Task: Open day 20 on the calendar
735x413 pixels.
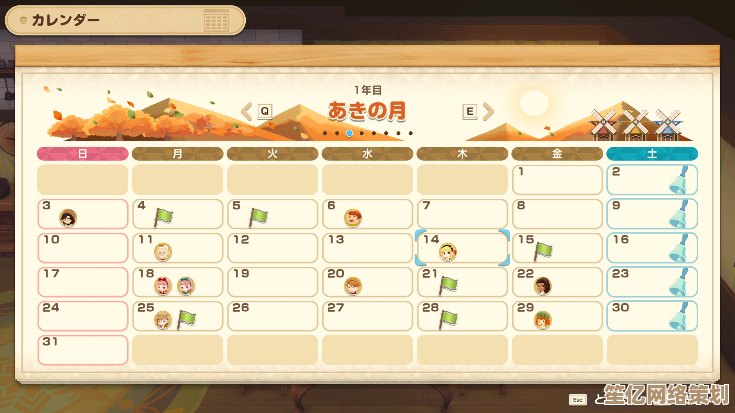Action: click(367, 282)
